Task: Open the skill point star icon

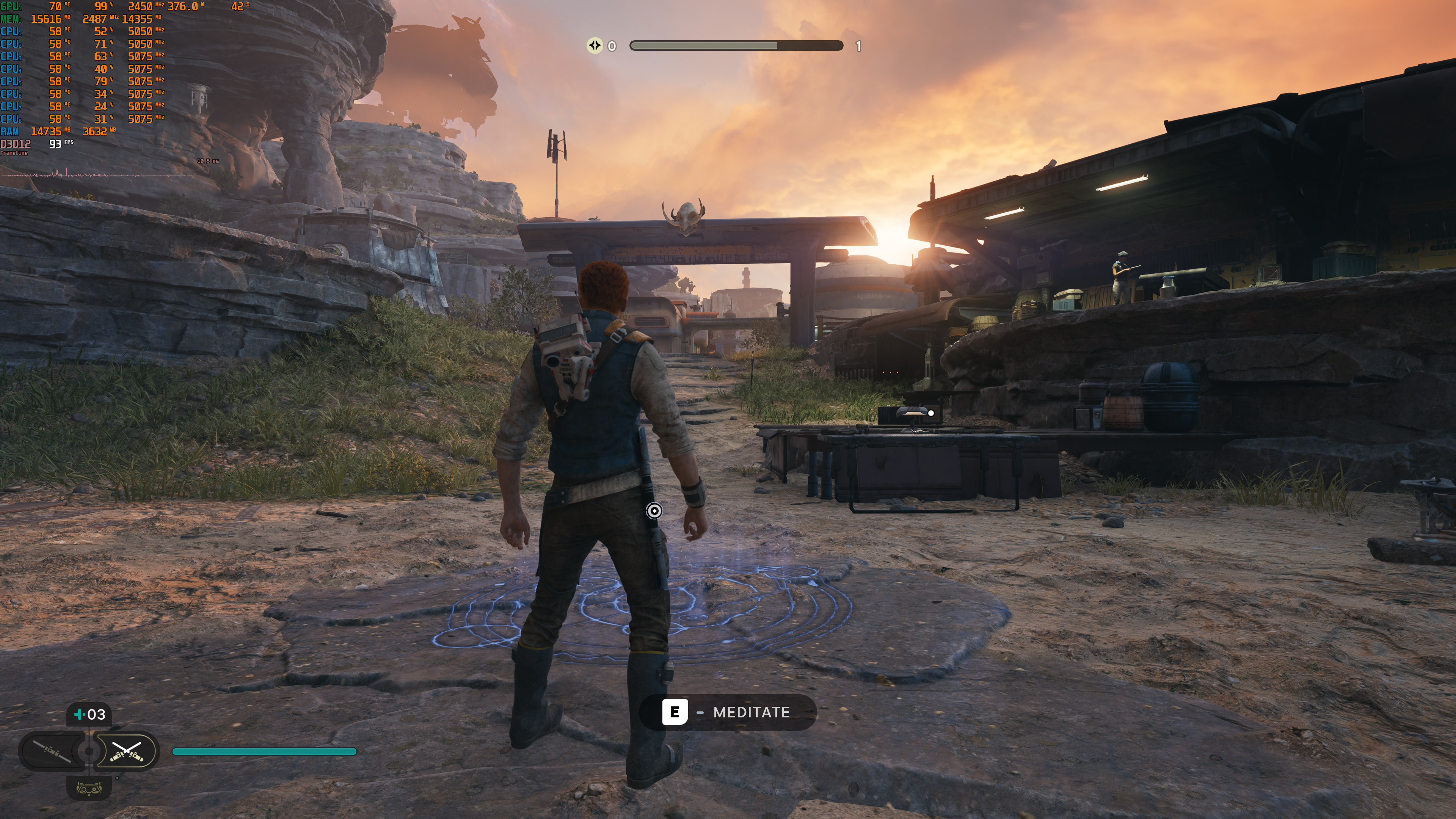Action: point(595,45)
